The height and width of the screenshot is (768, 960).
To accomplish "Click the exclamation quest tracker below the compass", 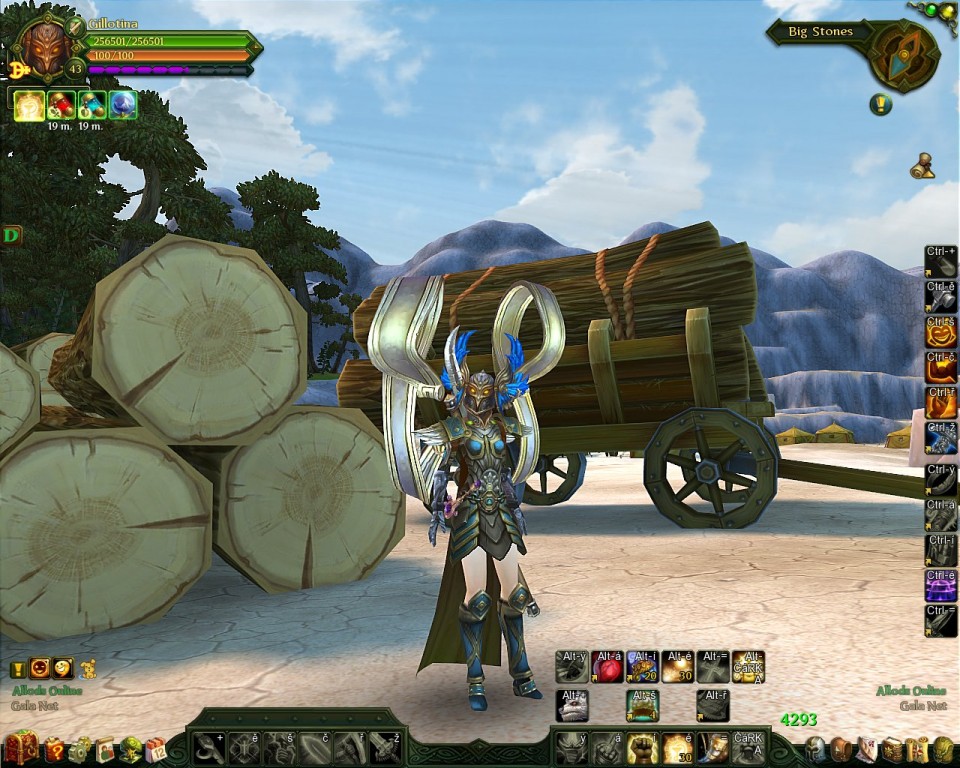I will click(x=881, y=103).
